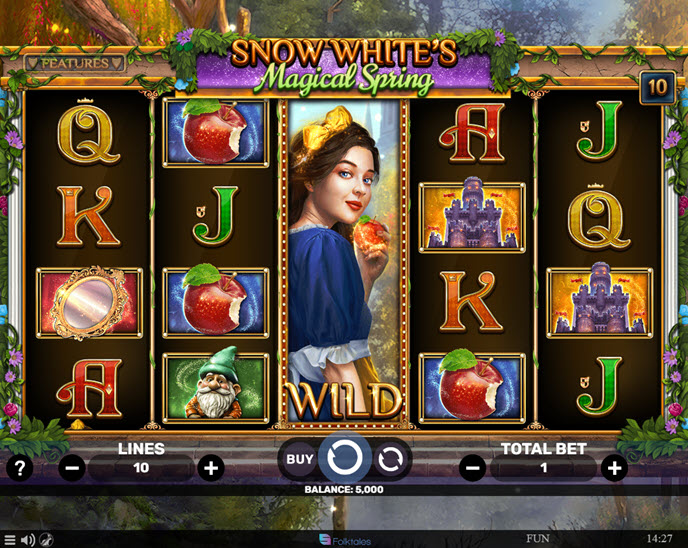
Task: Lower the total bet amount
Action: (473, 467)
